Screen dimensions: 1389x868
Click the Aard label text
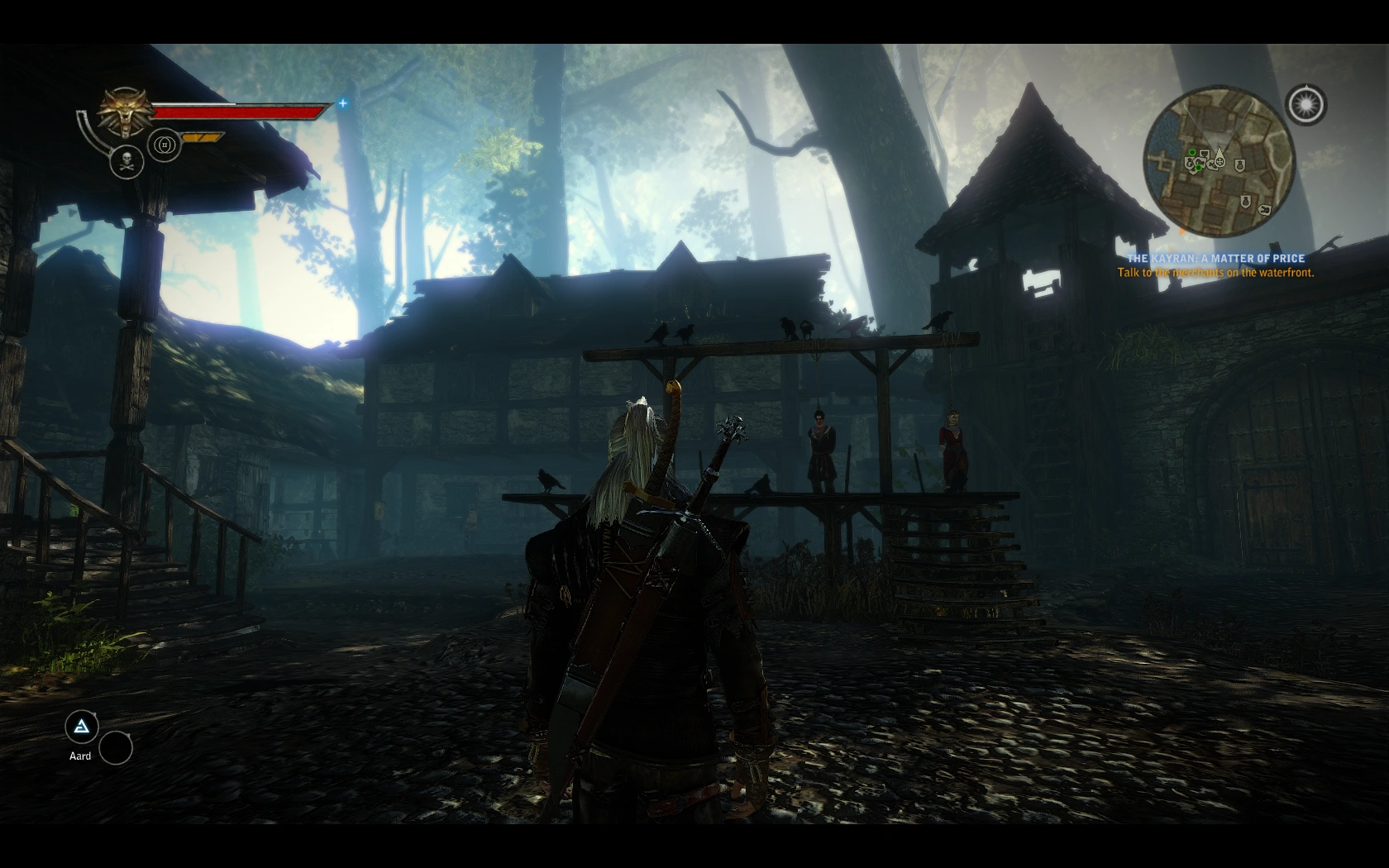[79, 756]
